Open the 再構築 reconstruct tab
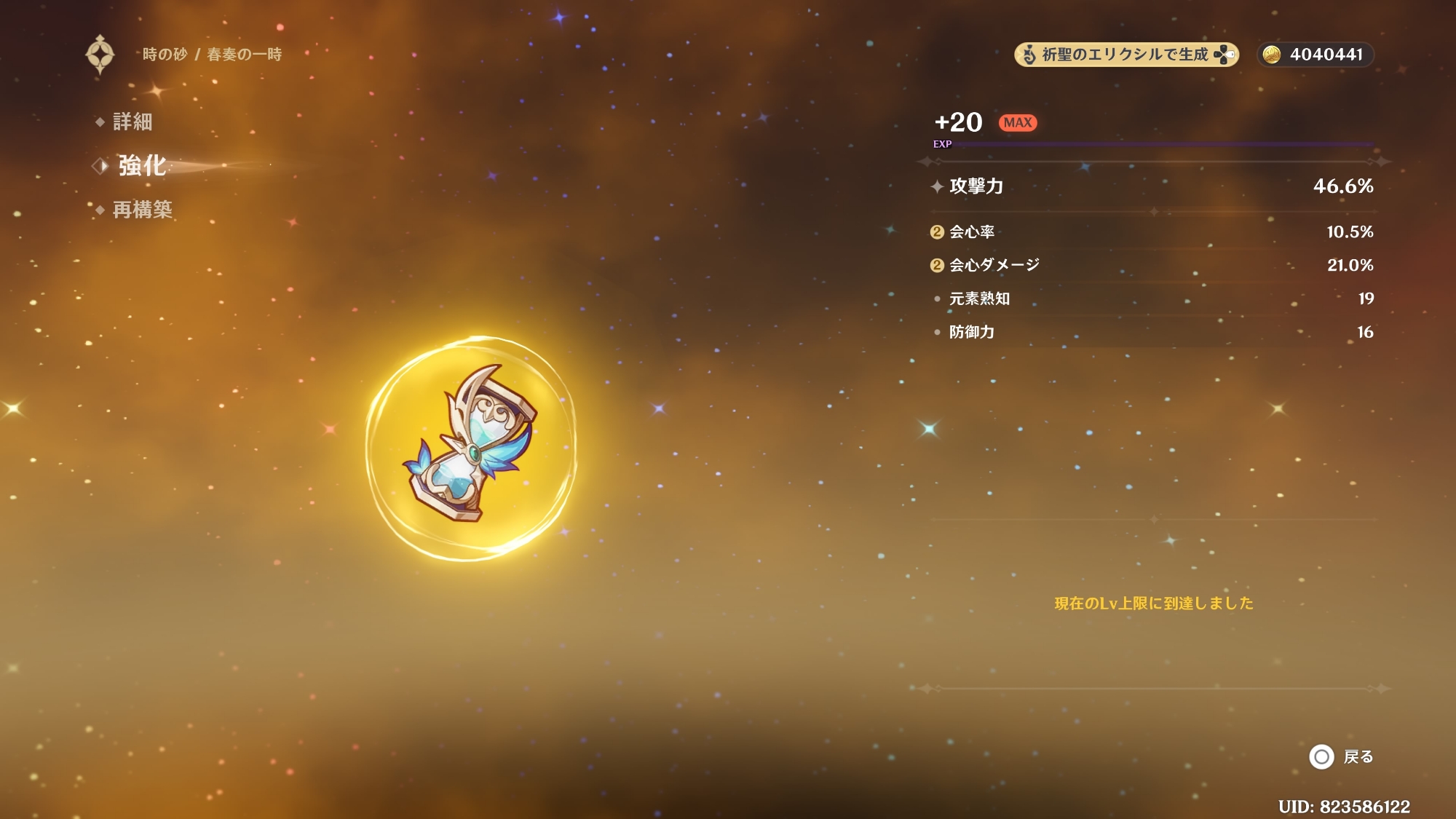1456x819 pixels. [x=142, y=210]
